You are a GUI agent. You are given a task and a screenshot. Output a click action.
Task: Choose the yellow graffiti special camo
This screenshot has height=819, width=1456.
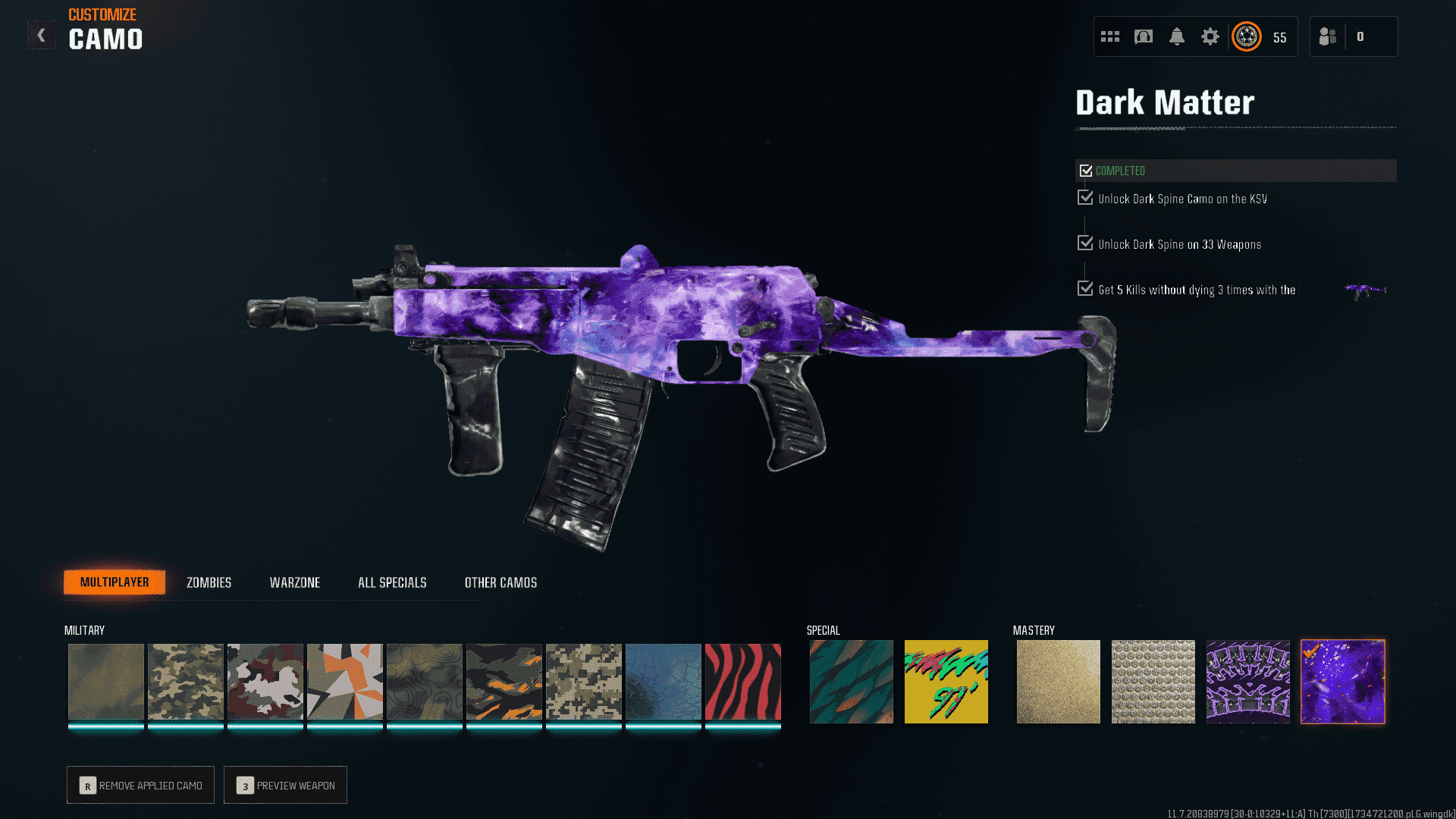(946, 681)
